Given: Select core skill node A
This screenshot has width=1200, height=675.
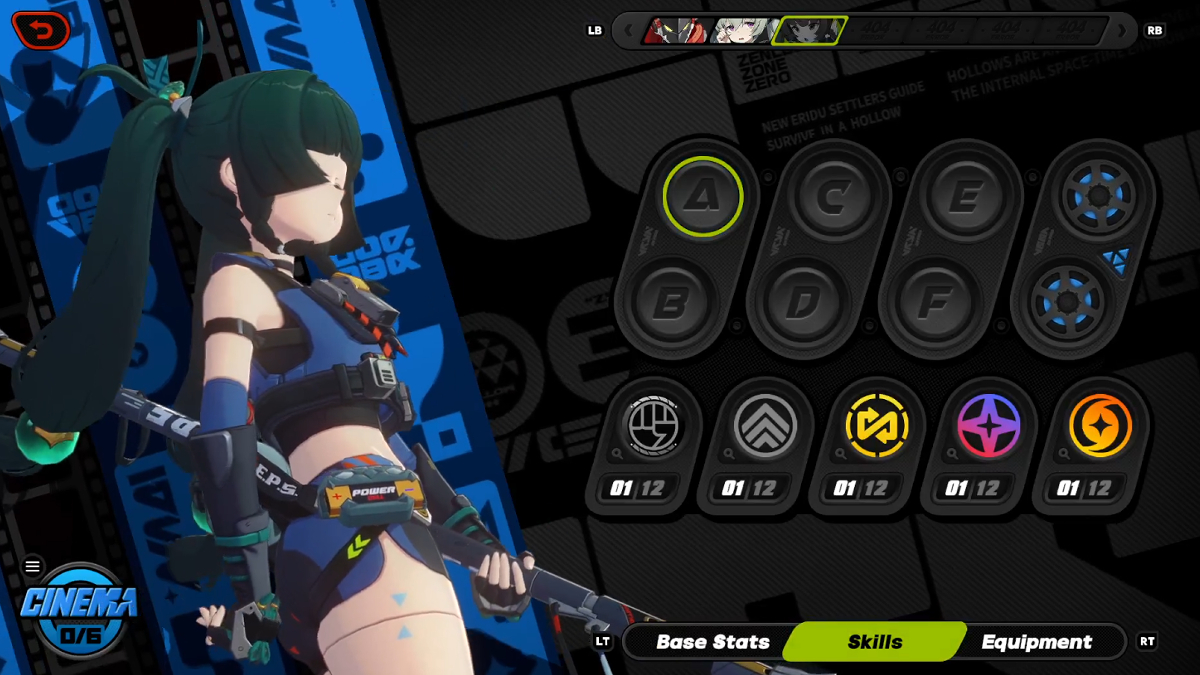Looking at the screenshot, I should [702, 196].
